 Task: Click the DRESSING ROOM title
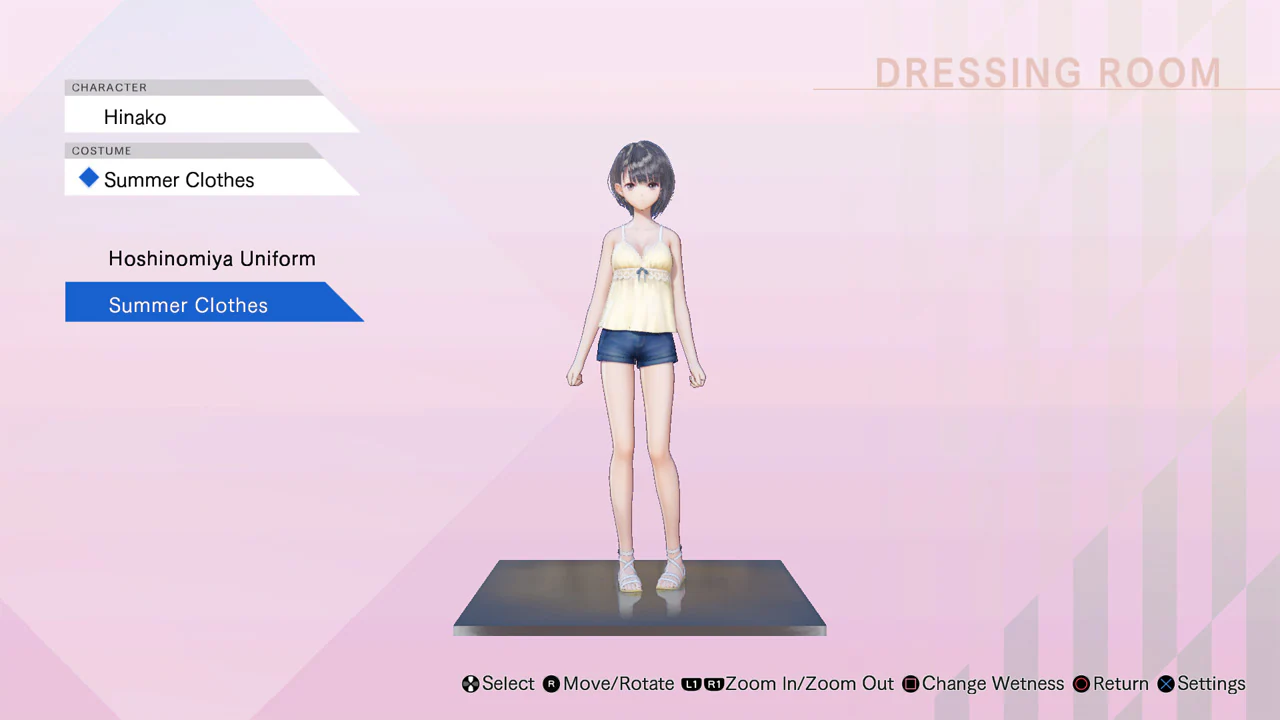tap(1048, 72)
